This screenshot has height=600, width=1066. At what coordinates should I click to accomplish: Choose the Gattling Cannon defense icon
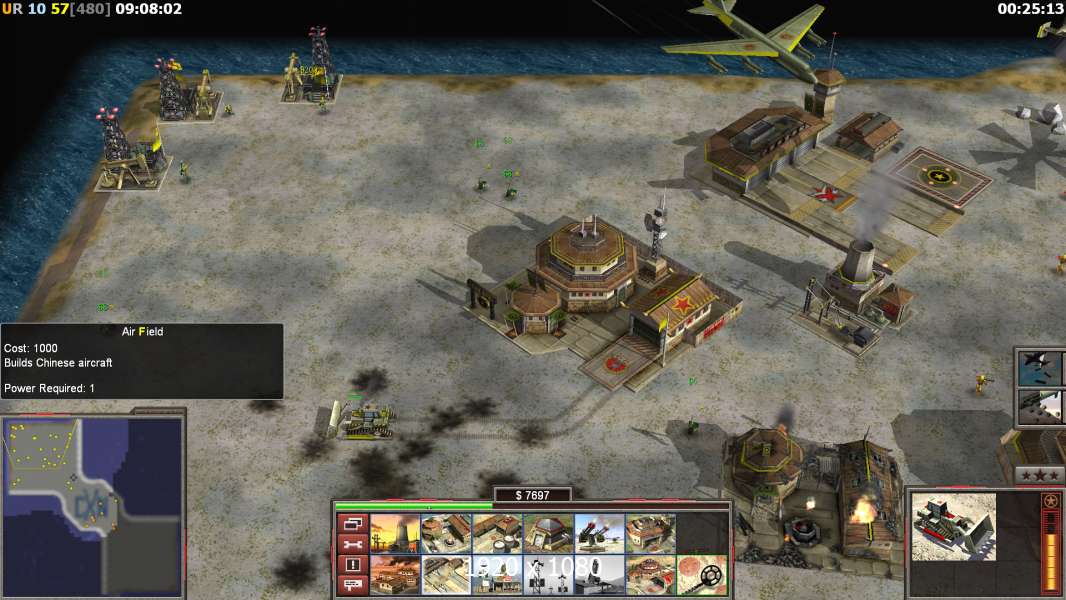click(x=600, y=533)
